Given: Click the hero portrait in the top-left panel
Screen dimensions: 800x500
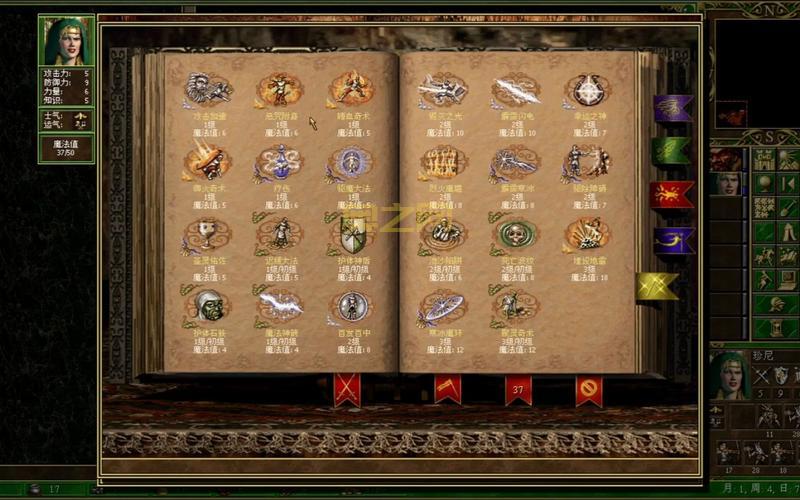Looking at the screenshot, I should pos(67,40).
